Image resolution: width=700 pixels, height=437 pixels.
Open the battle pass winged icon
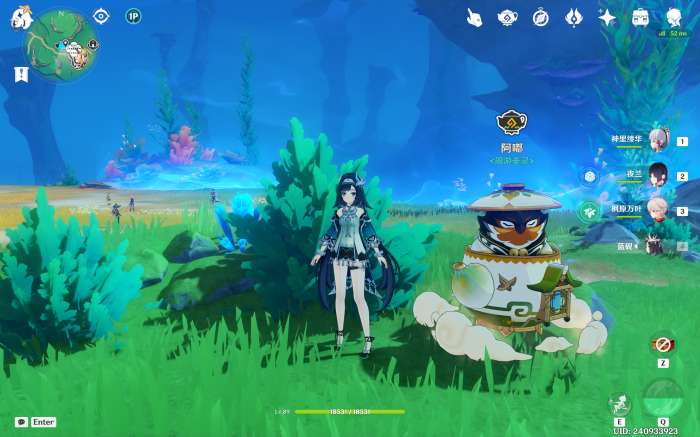(574, 17)
